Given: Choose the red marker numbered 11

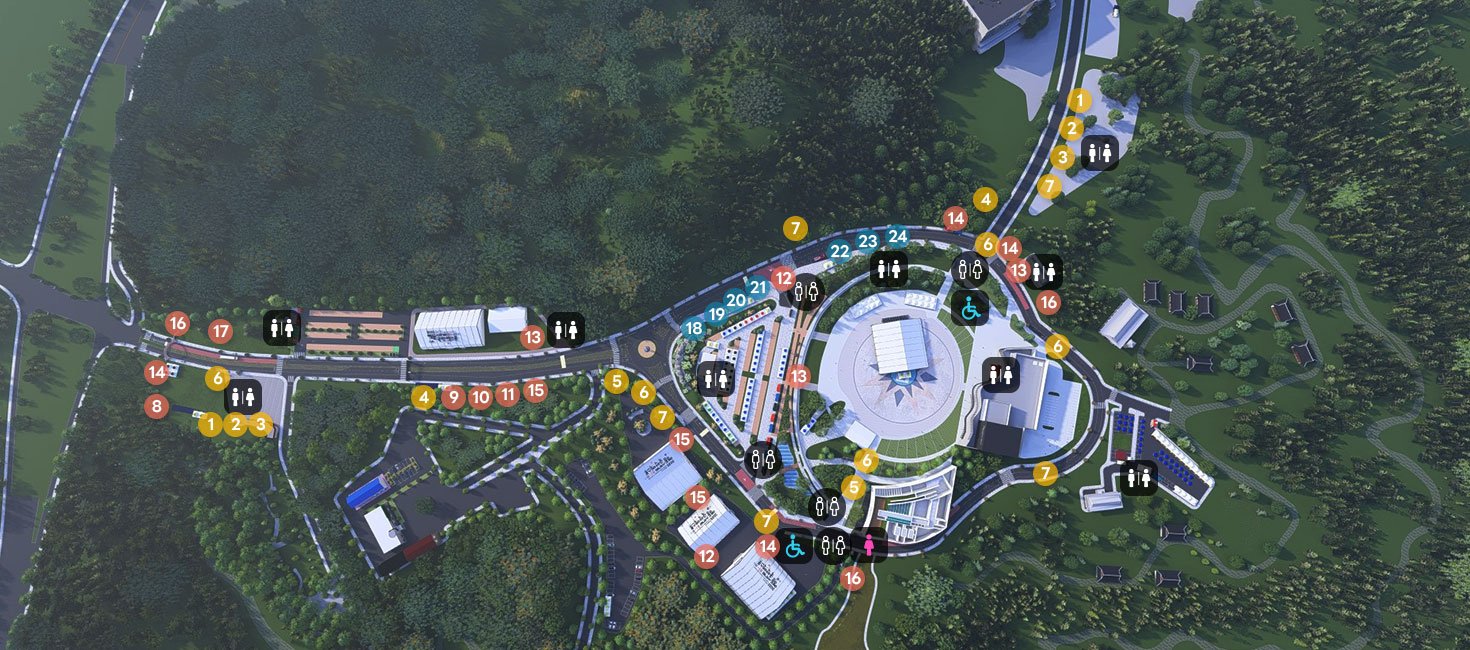Looking at the screenshot, I should click(507, 394).
